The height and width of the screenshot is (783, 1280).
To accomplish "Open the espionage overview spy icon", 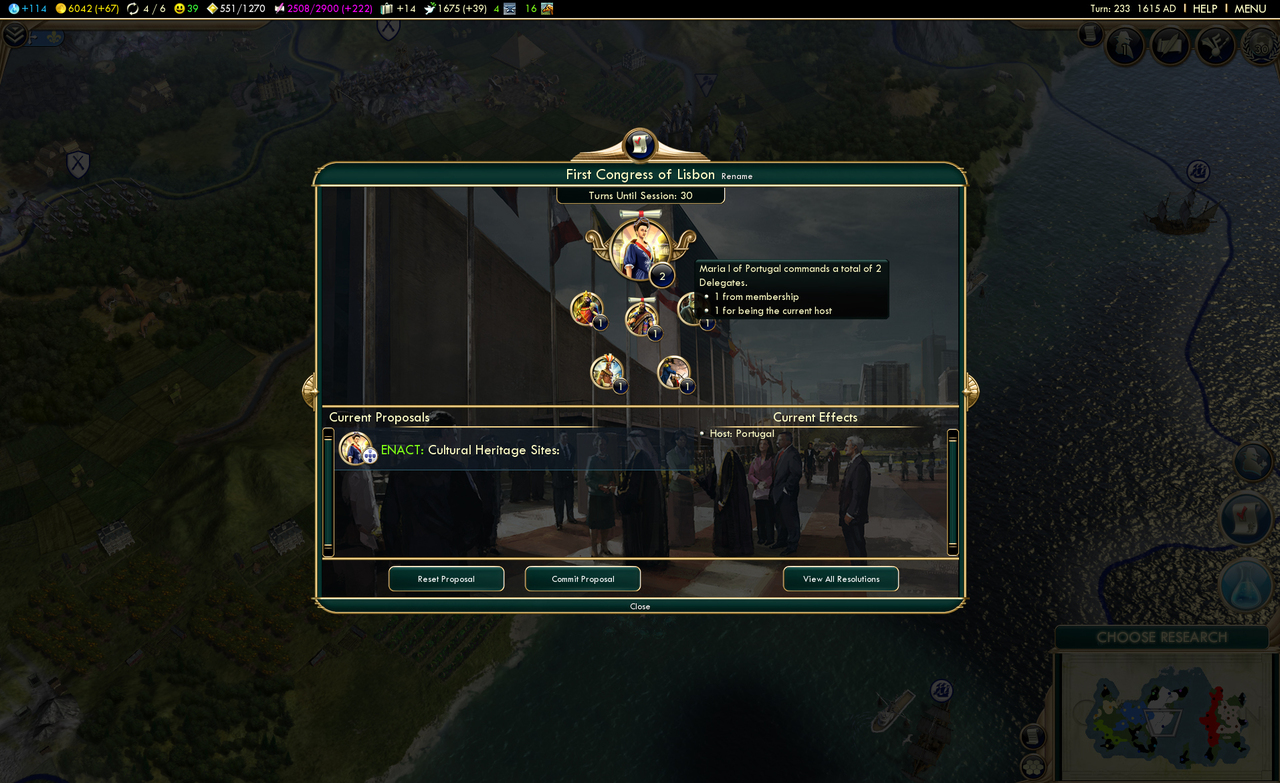I will pyautogui.click(x=1125, y=45).
